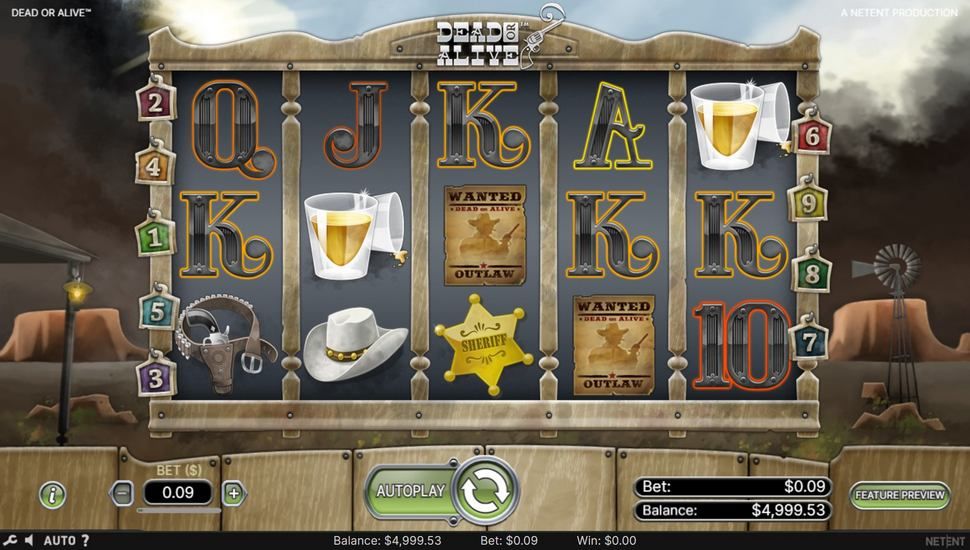Select bet line tag number 3

pos(155,378)
